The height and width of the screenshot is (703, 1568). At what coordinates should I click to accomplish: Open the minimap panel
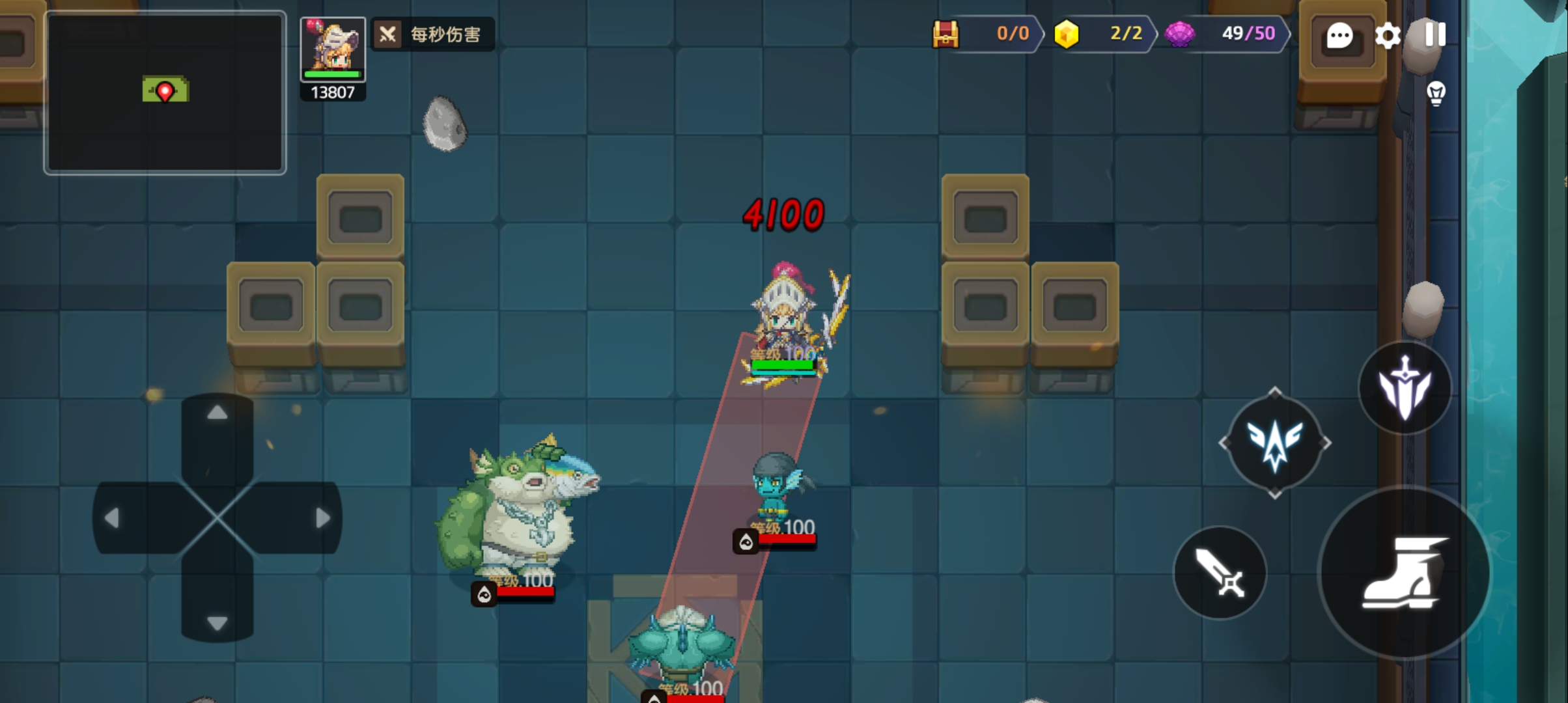[165, 92]
